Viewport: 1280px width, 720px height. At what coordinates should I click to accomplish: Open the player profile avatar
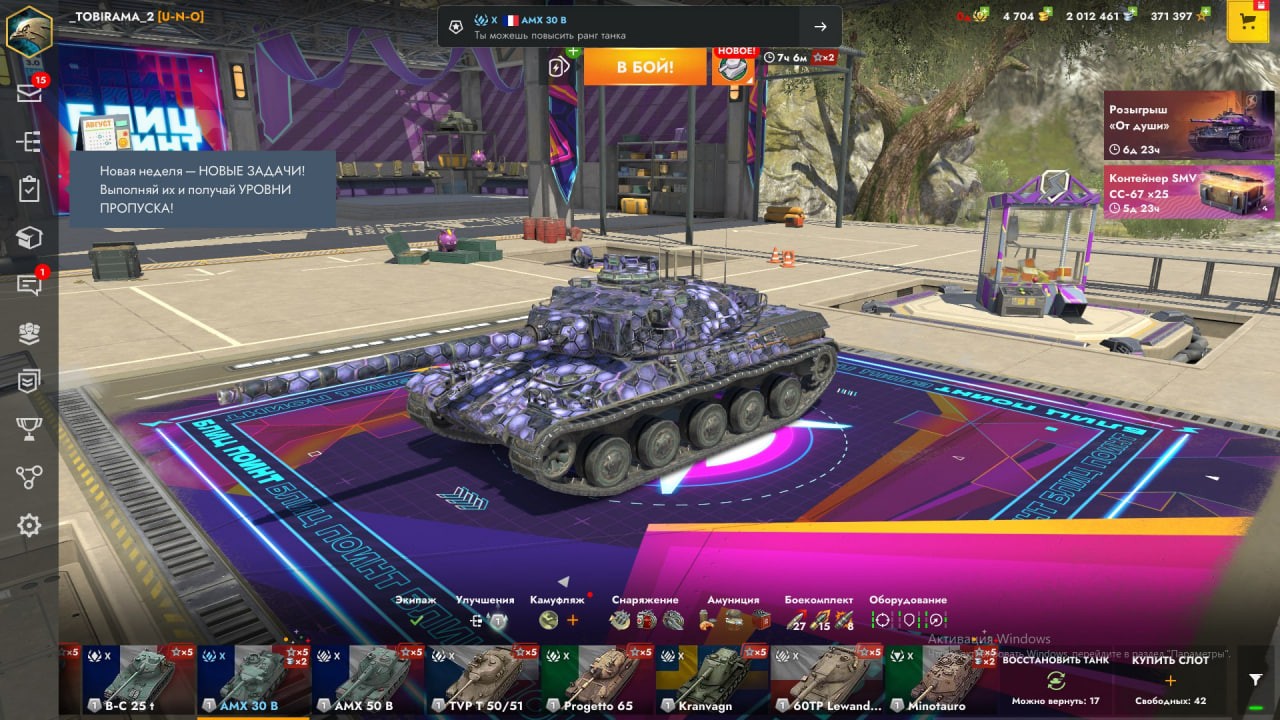tap(29, 30)
